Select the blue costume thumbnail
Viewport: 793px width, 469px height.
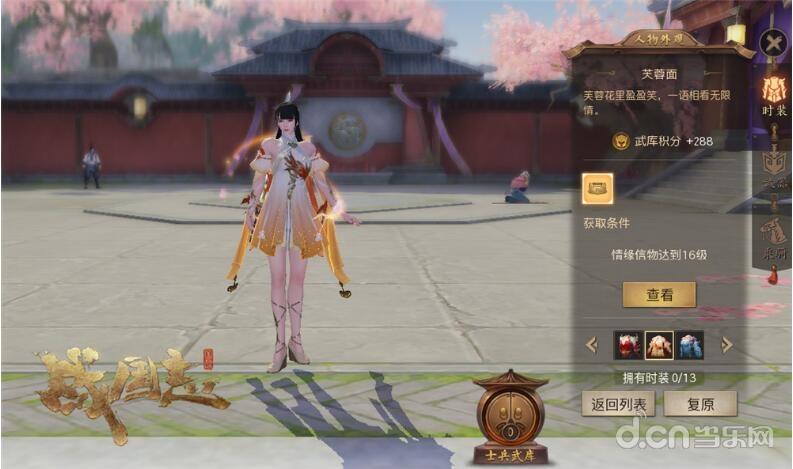point(690,345)
